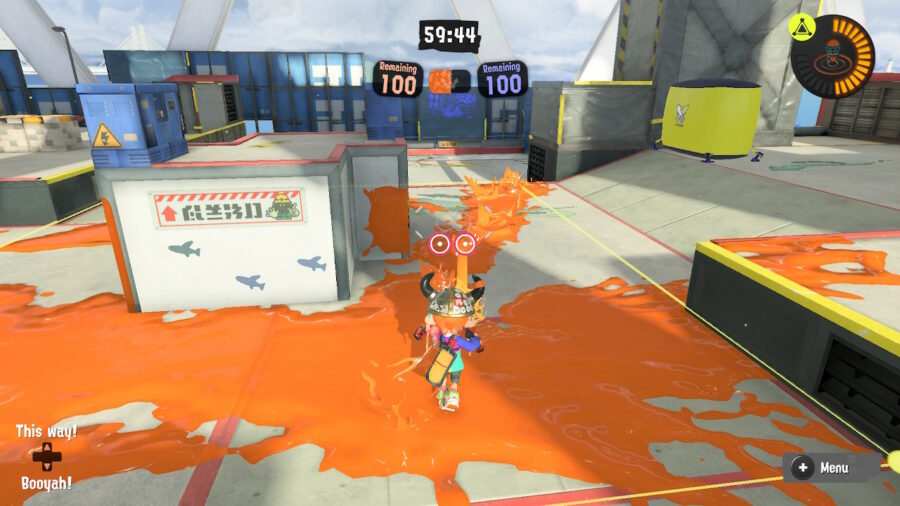The width and height of the screenshot is (900, 506).
Task: Open the Menu button
Action: [x=822, y=467]
